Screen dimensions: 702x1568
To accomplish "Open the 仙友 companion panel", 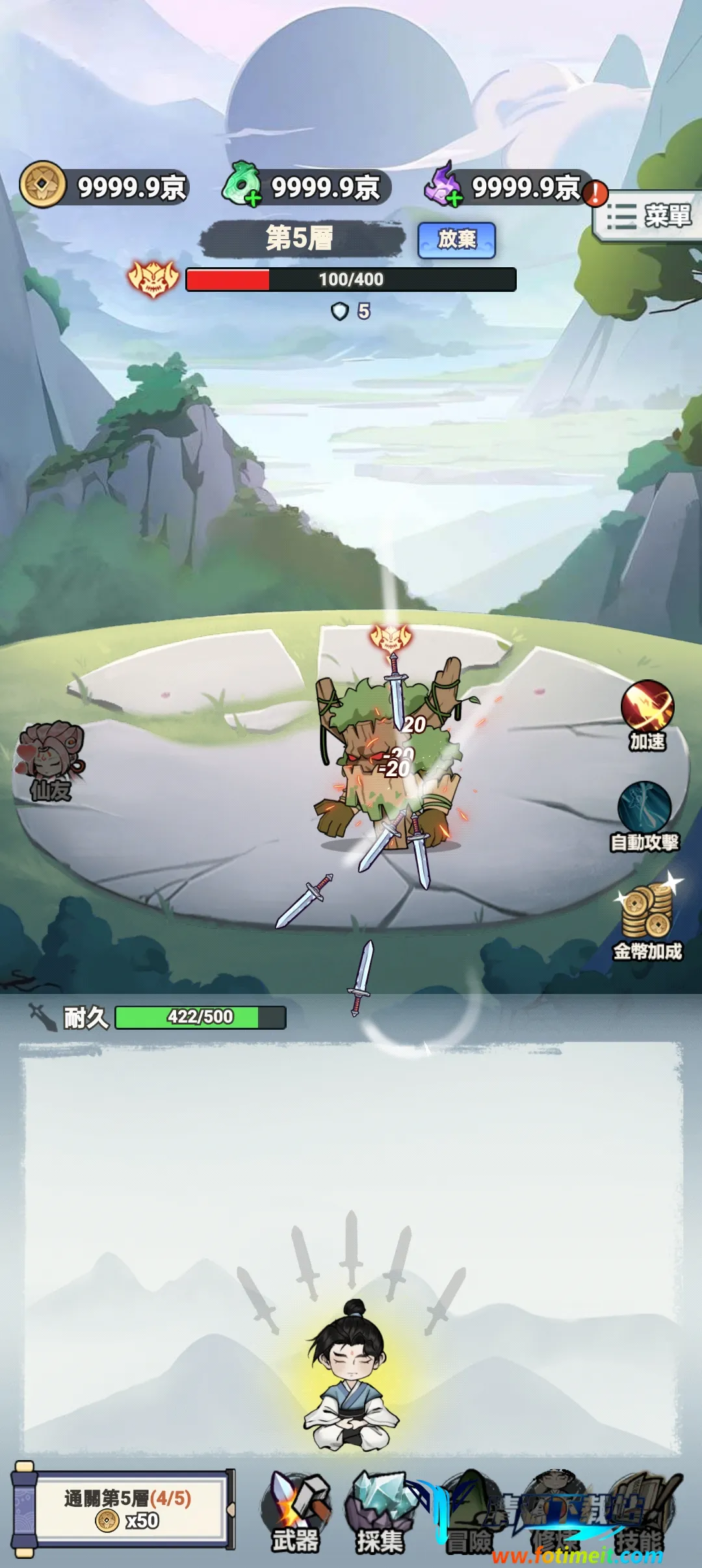I will pos(50,761).
